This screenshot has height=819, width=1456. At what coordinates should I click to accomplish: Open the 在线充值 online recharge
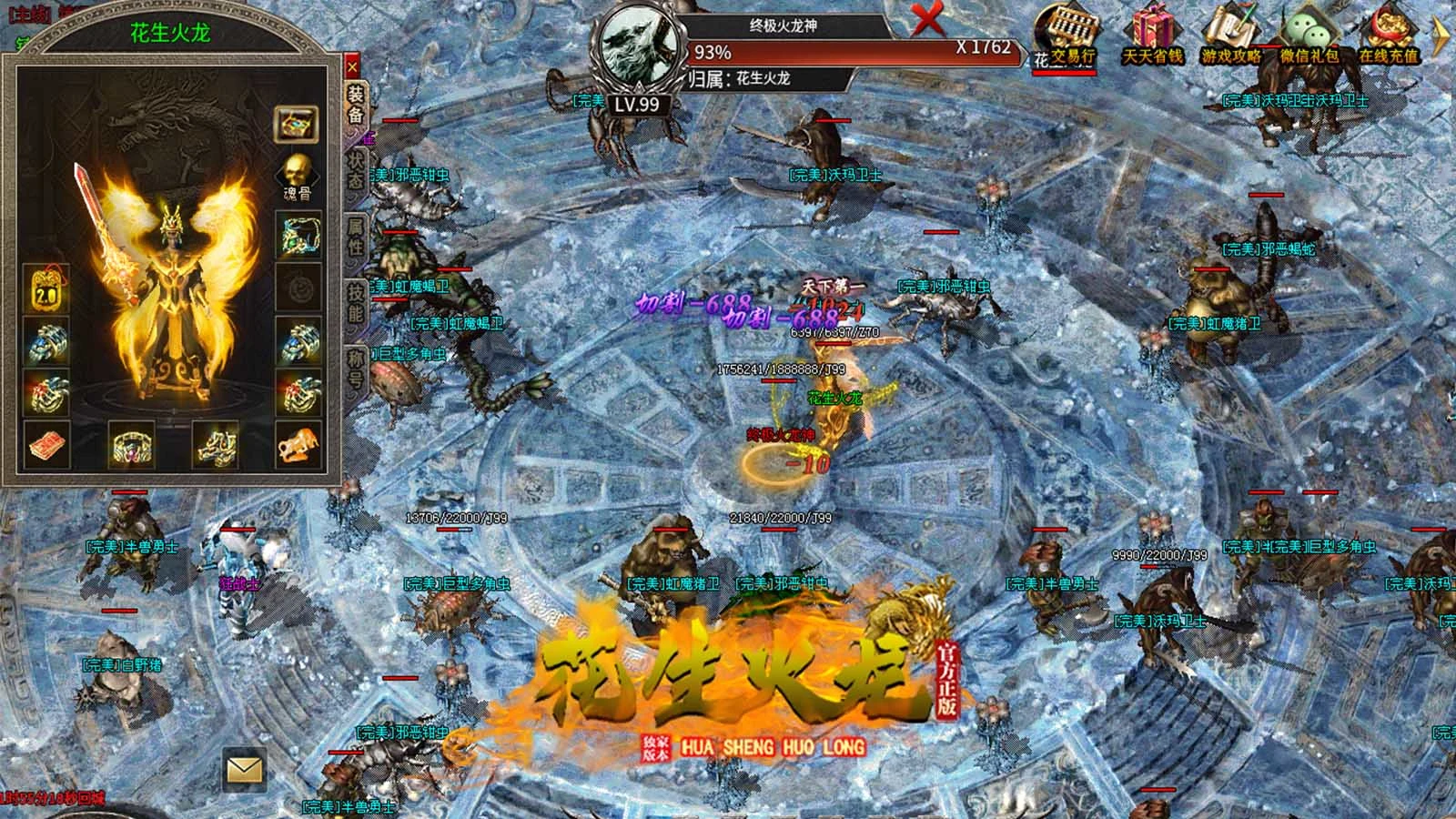pyautogui.click(x=1388, y=36)
